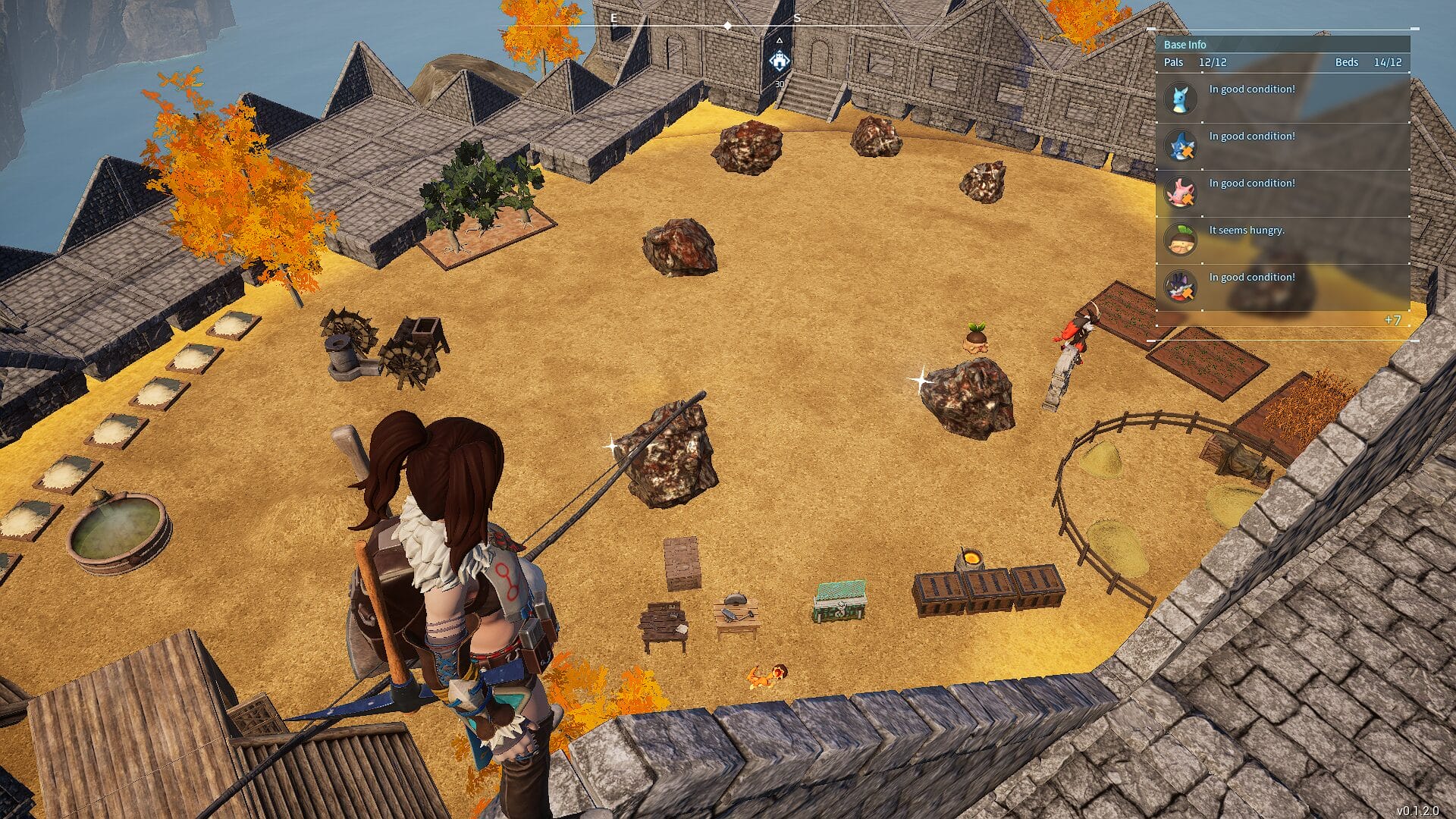
Task: Expand the +7 more pals indicator
Action: (1392, 320)
